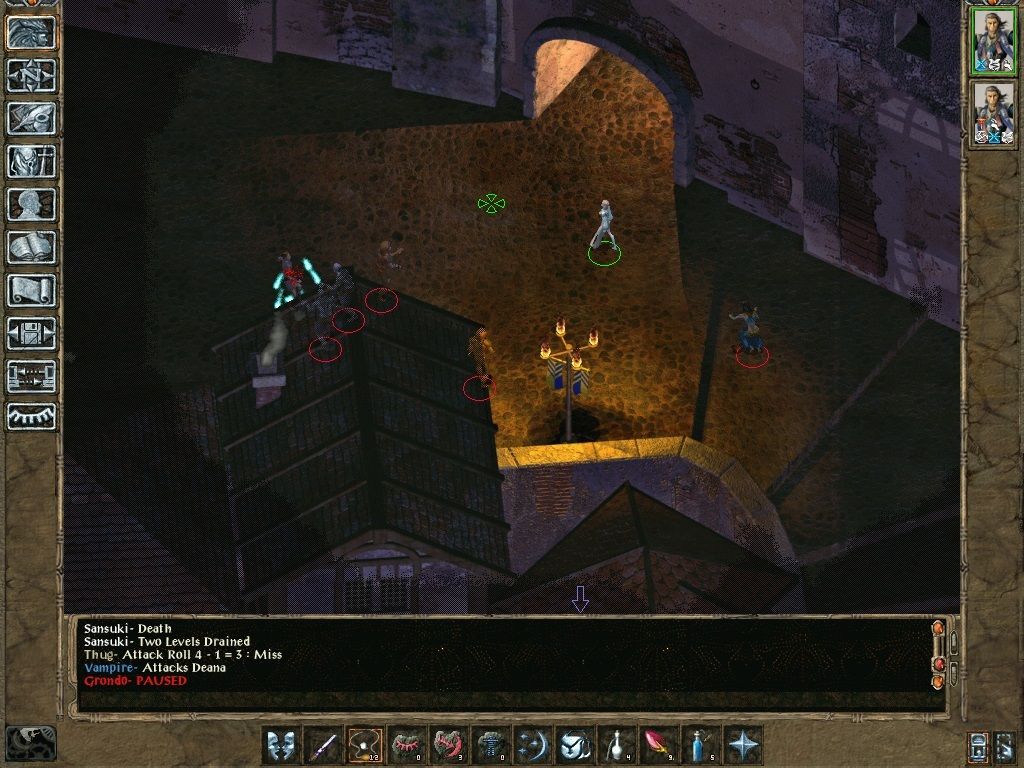1024x768 pixels.
Task: Select the highlighted sling slot with 12 ammo
Action: [x=364, y=746]
